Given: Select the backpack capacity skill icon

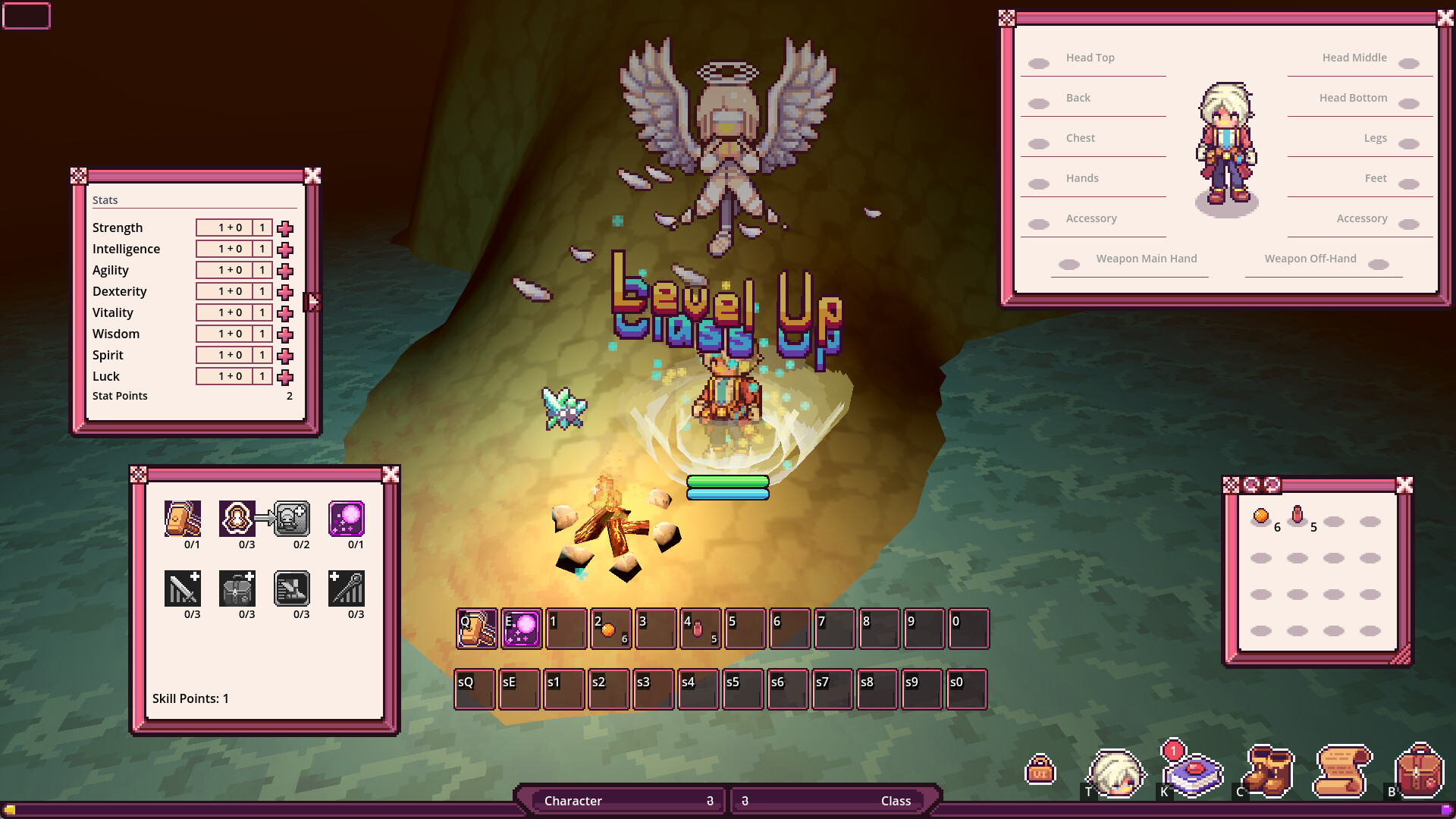Looking at the screenshot, I should point(238,589).
